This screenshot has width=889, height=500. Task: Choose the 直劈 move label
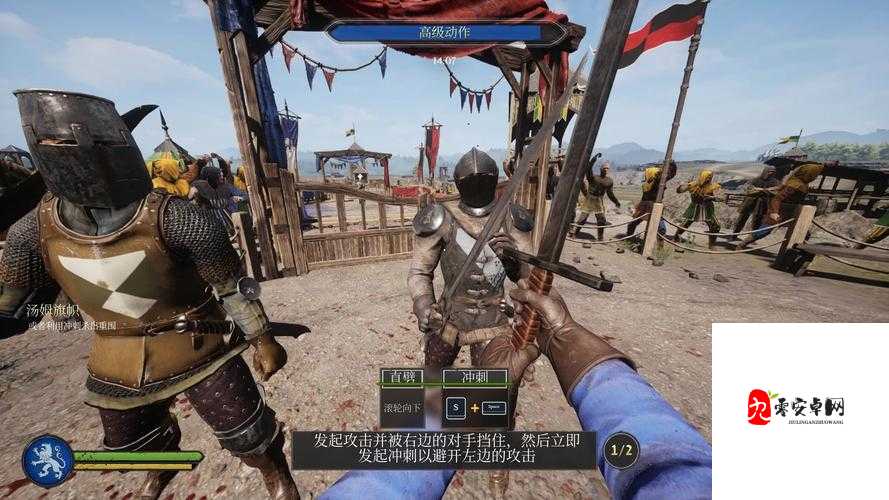click(x=404, y=377)
